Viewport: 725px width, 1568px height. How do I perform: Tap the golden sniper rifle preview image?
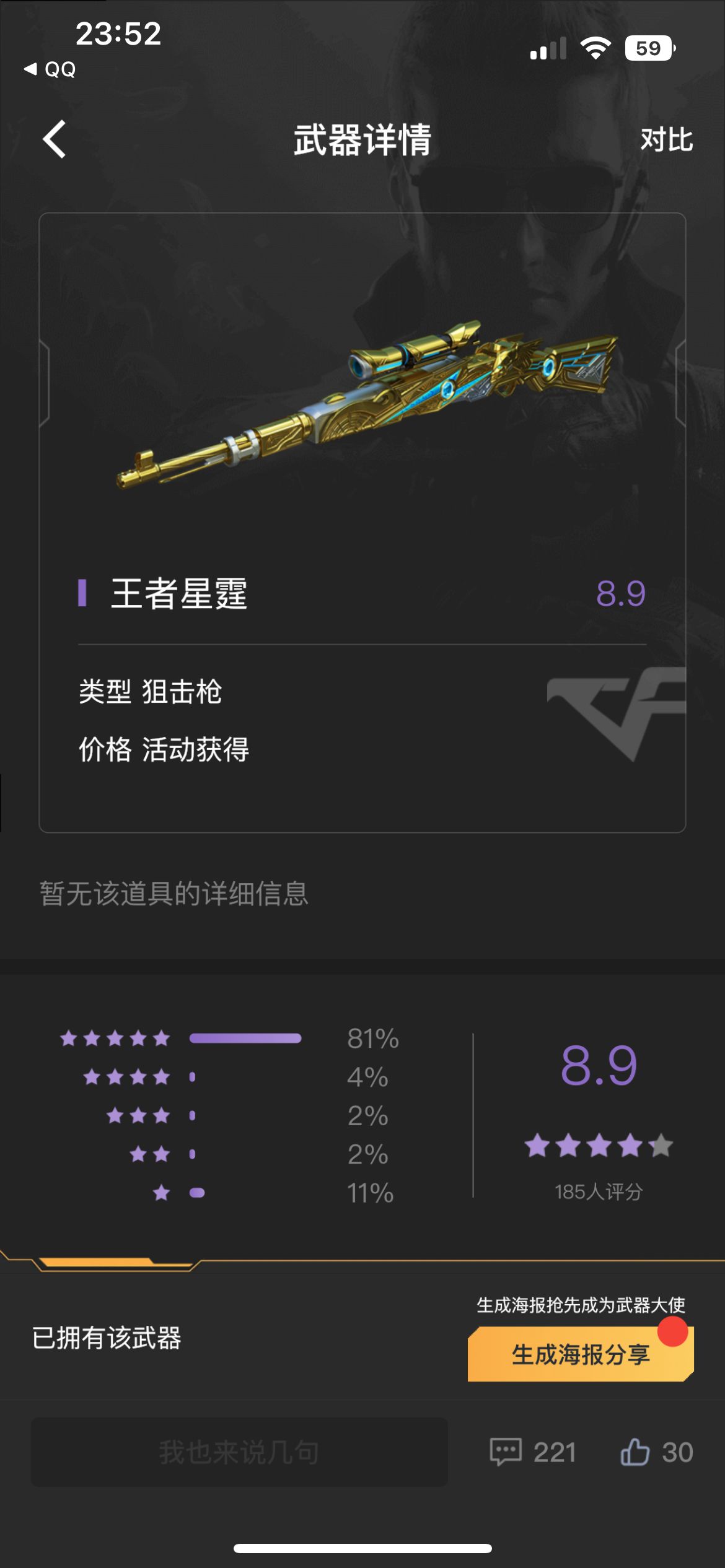tap(367, 403)
